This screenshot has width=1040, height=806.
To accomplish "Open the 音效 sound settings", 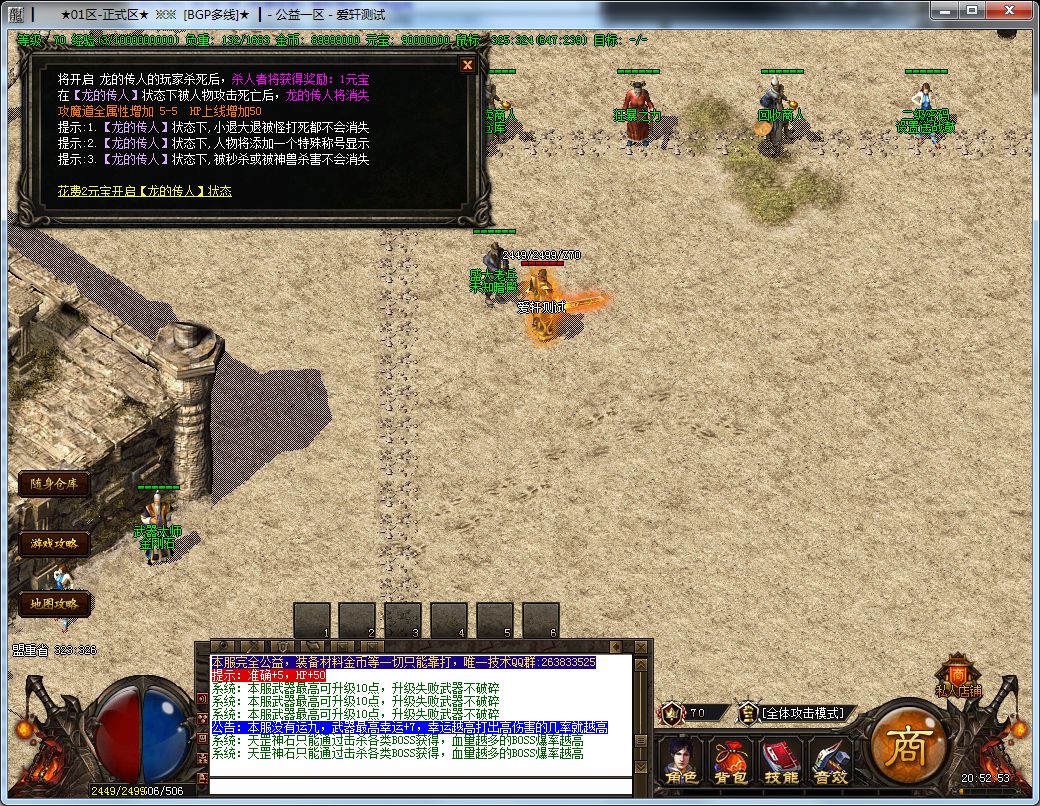I will (x=830, y=762).
